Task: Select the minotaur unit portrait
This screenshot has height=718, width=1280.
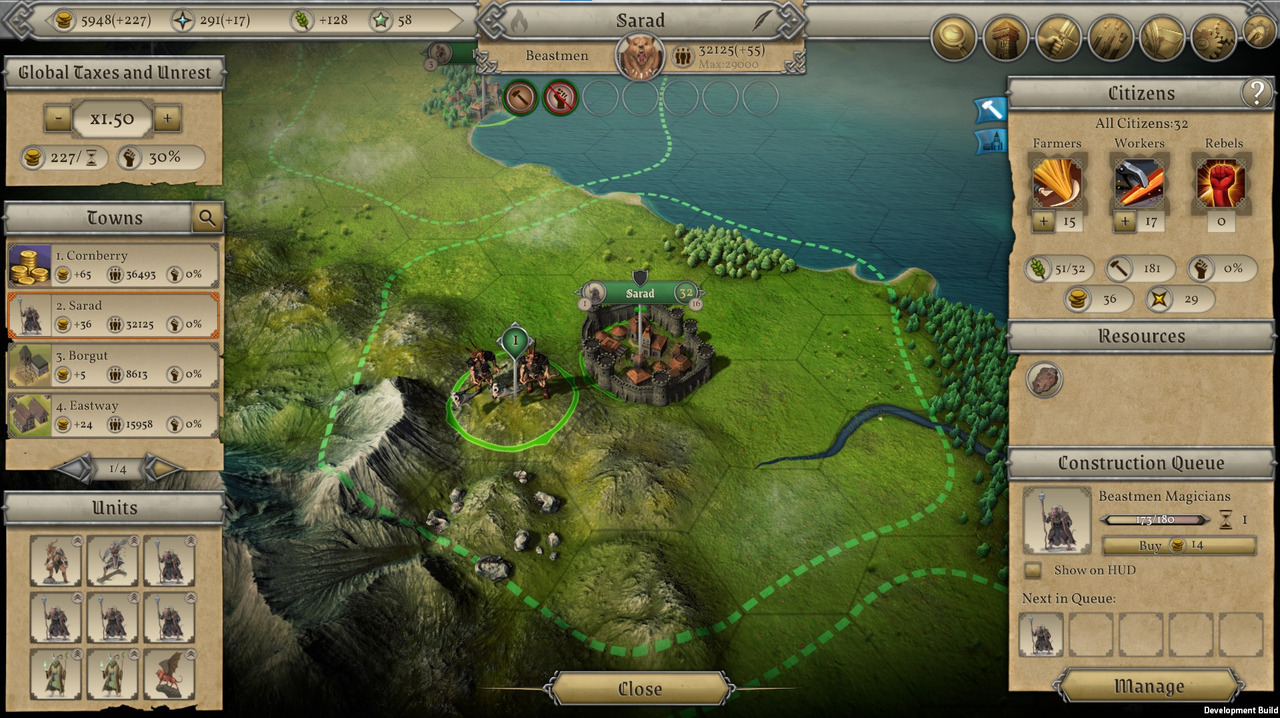Action: (x=54, y=561)
